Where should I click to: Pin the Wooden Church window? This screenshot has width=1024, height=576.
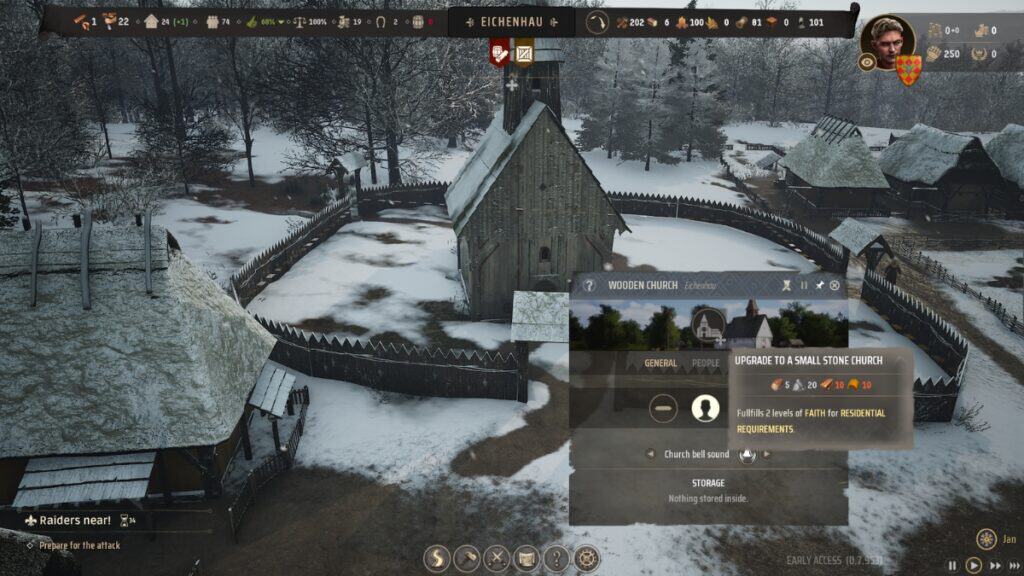[x=819, y=285]
